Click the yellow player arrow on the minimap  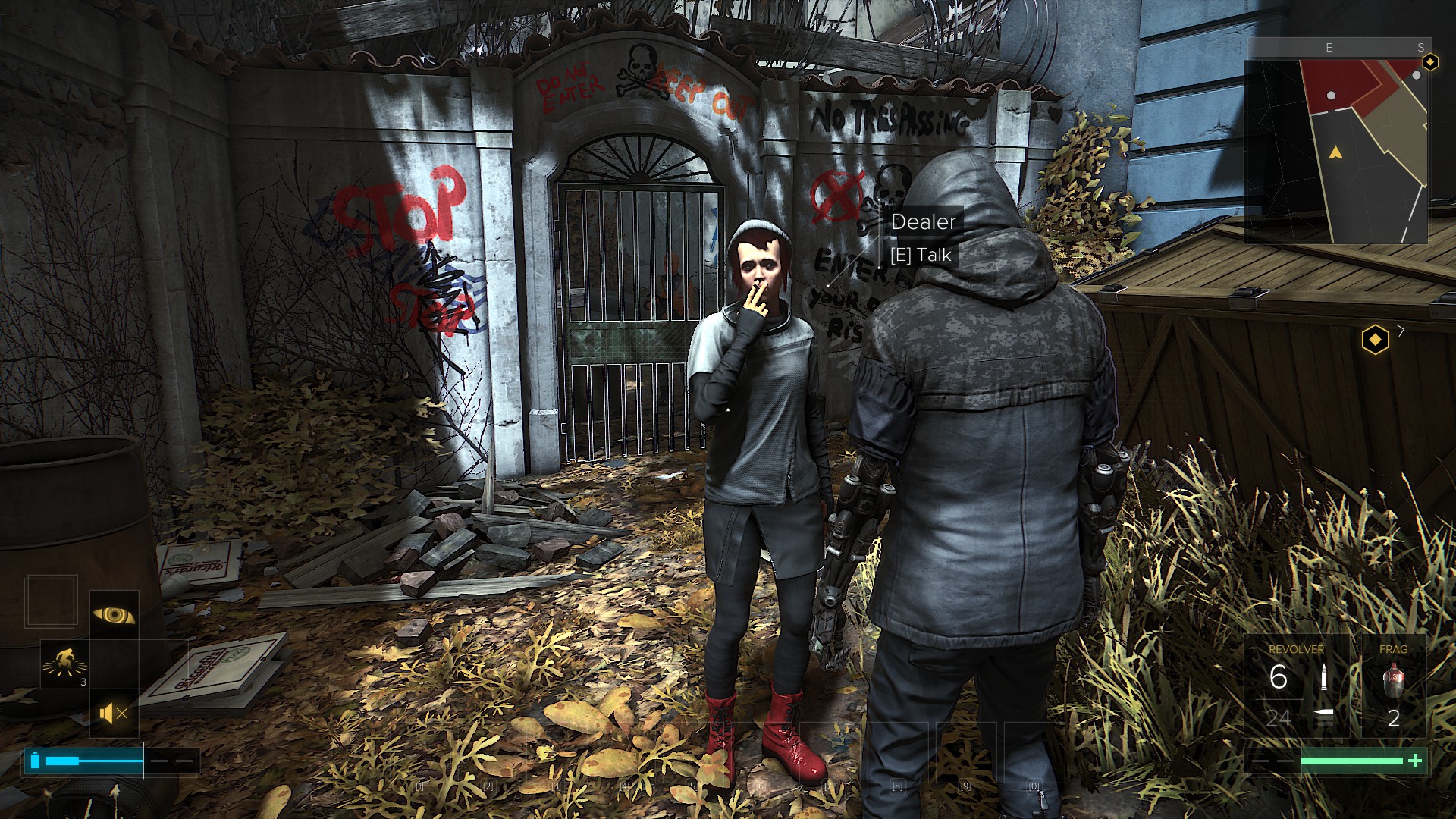[x=1335, y=153]
